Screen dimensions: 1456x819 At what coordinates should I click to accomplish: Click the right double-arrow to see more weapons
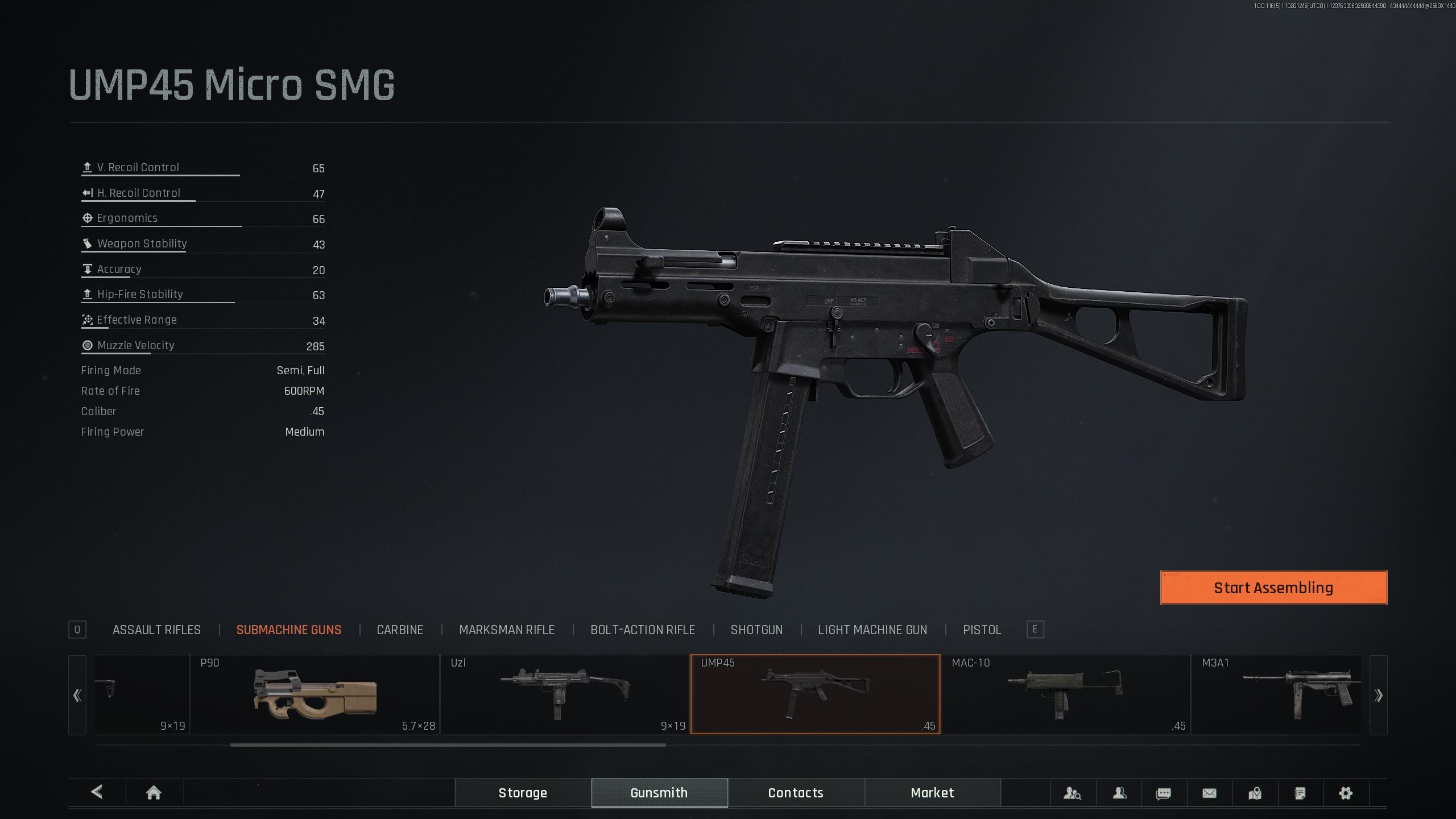[x=1378, y=695]
